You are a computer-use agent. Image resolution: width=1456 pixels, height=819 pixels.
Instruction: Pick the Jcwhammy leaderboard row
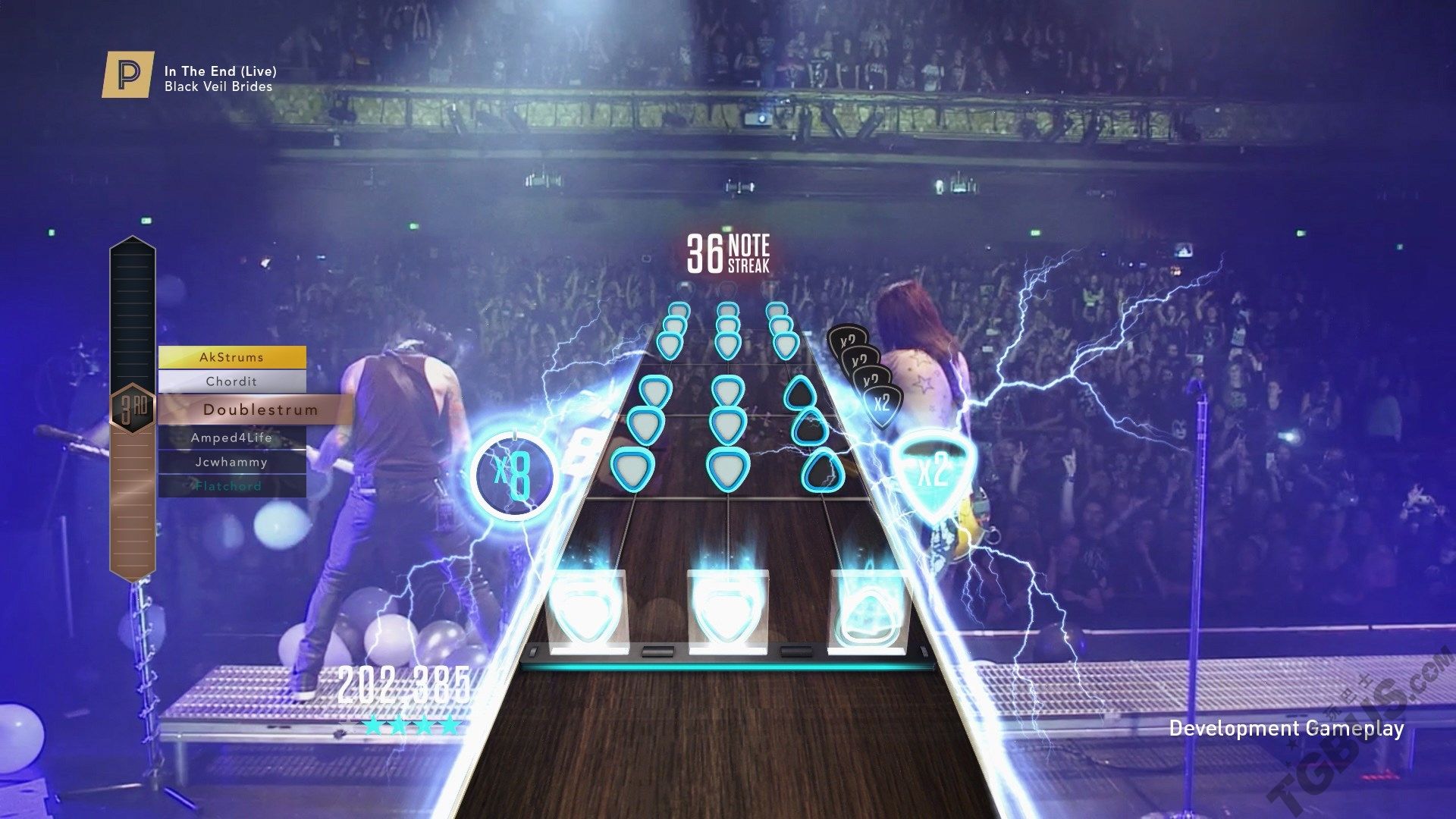[232, 462]
